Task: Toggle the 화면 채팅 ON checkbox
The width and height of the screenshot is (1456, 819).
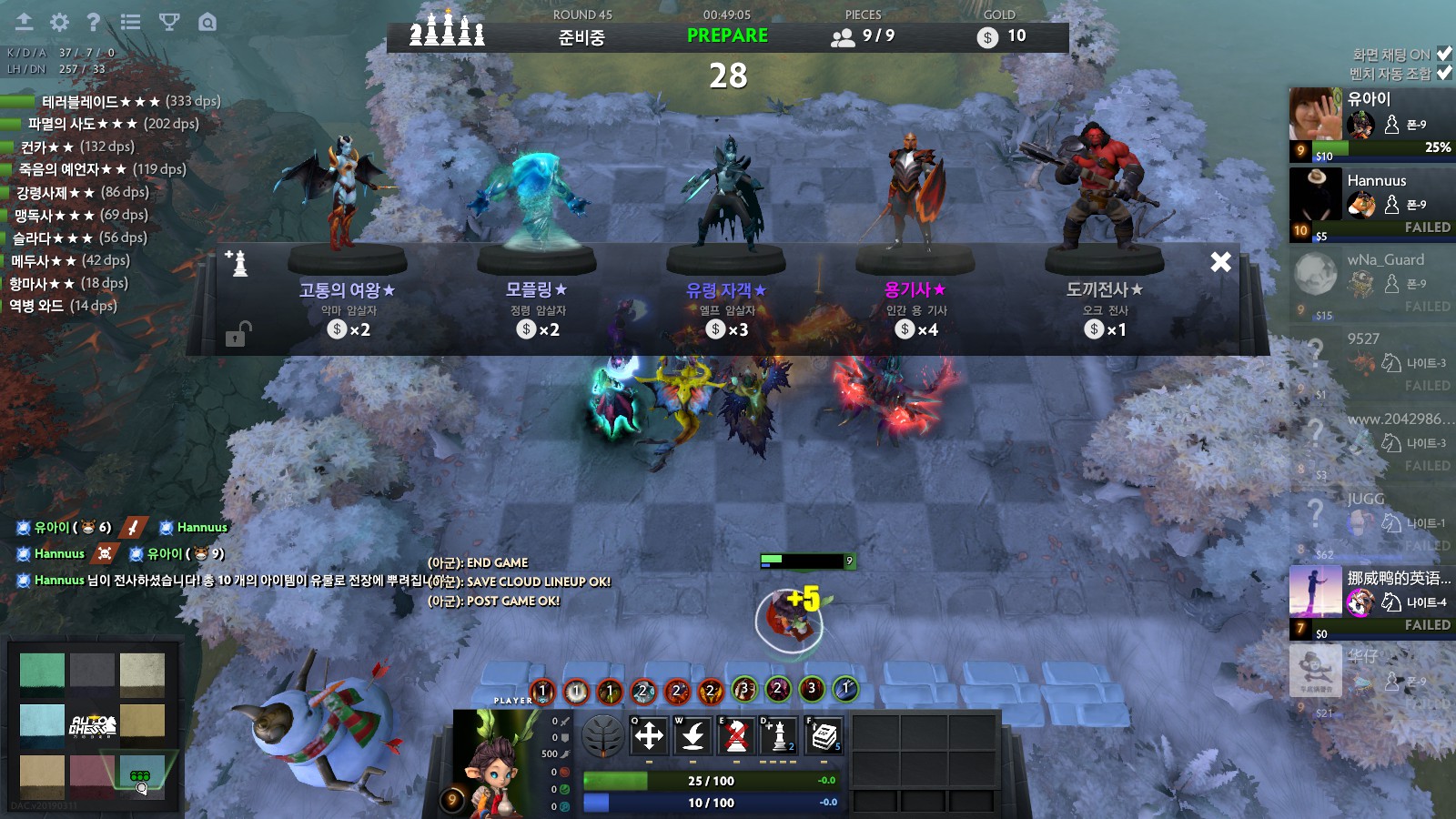Action: (1443, 54)
